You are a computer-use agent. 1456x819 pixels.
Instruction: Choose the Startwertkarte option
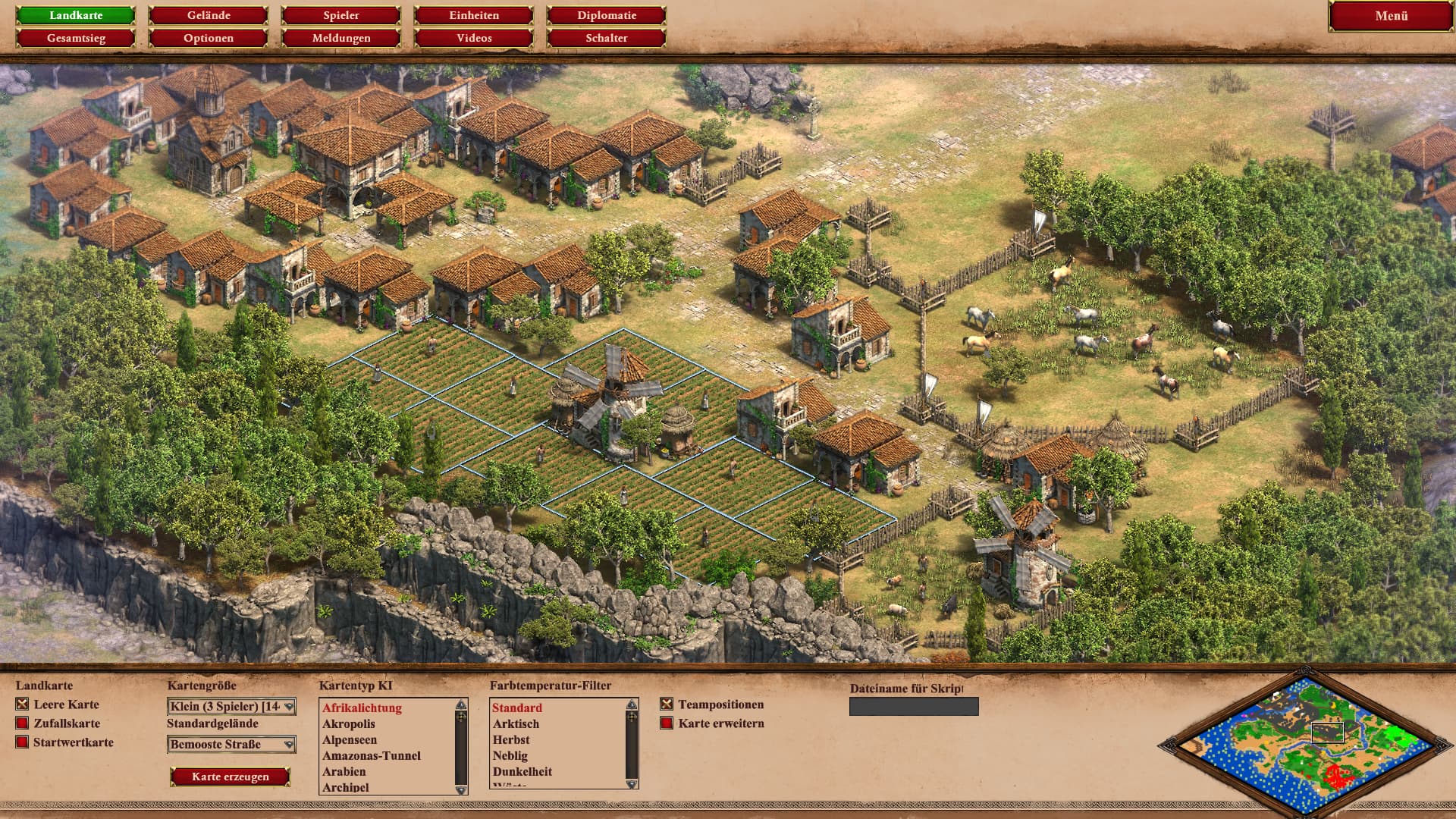[22, 742]
